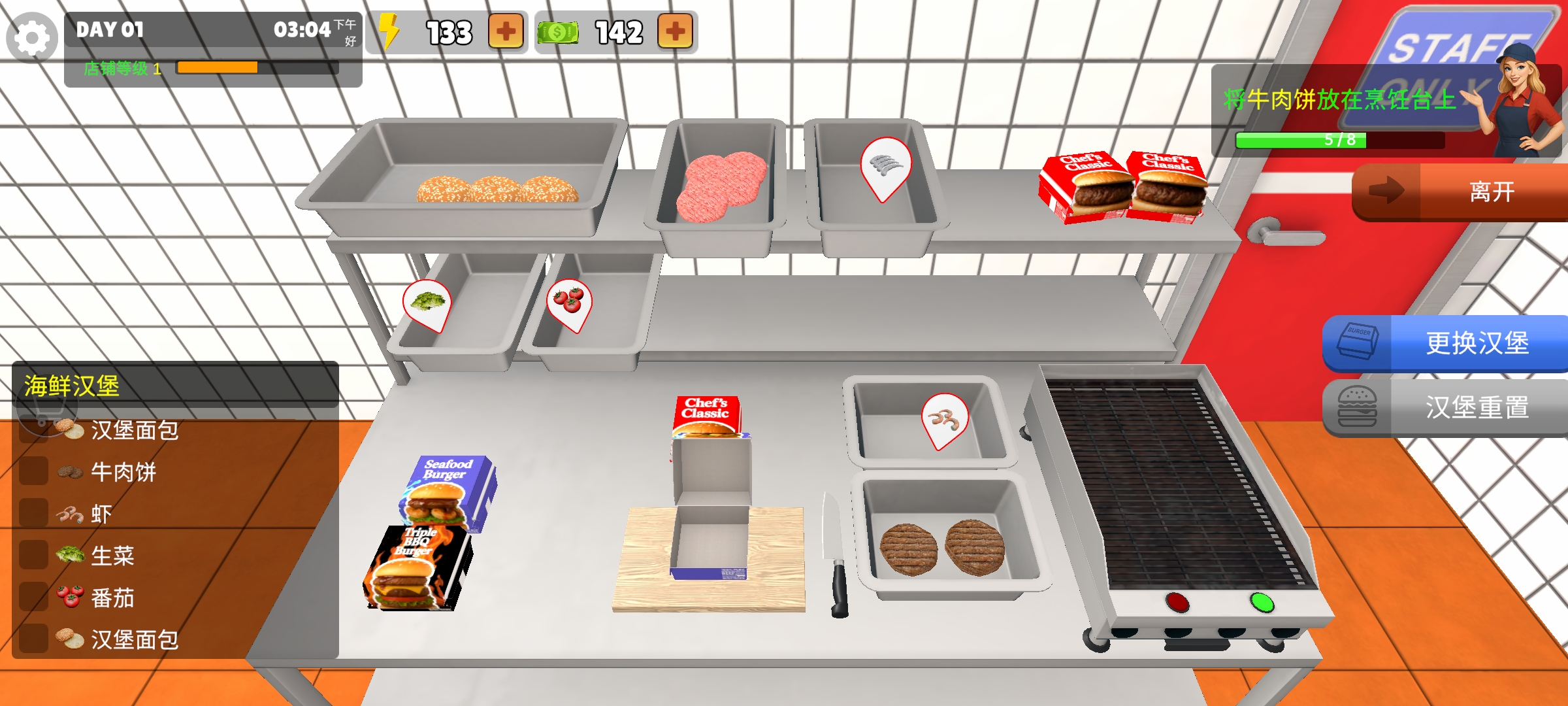Viewport: 1568px width, 706px height.
Task: Open the settings gear menu
Action: coord(31,38)
